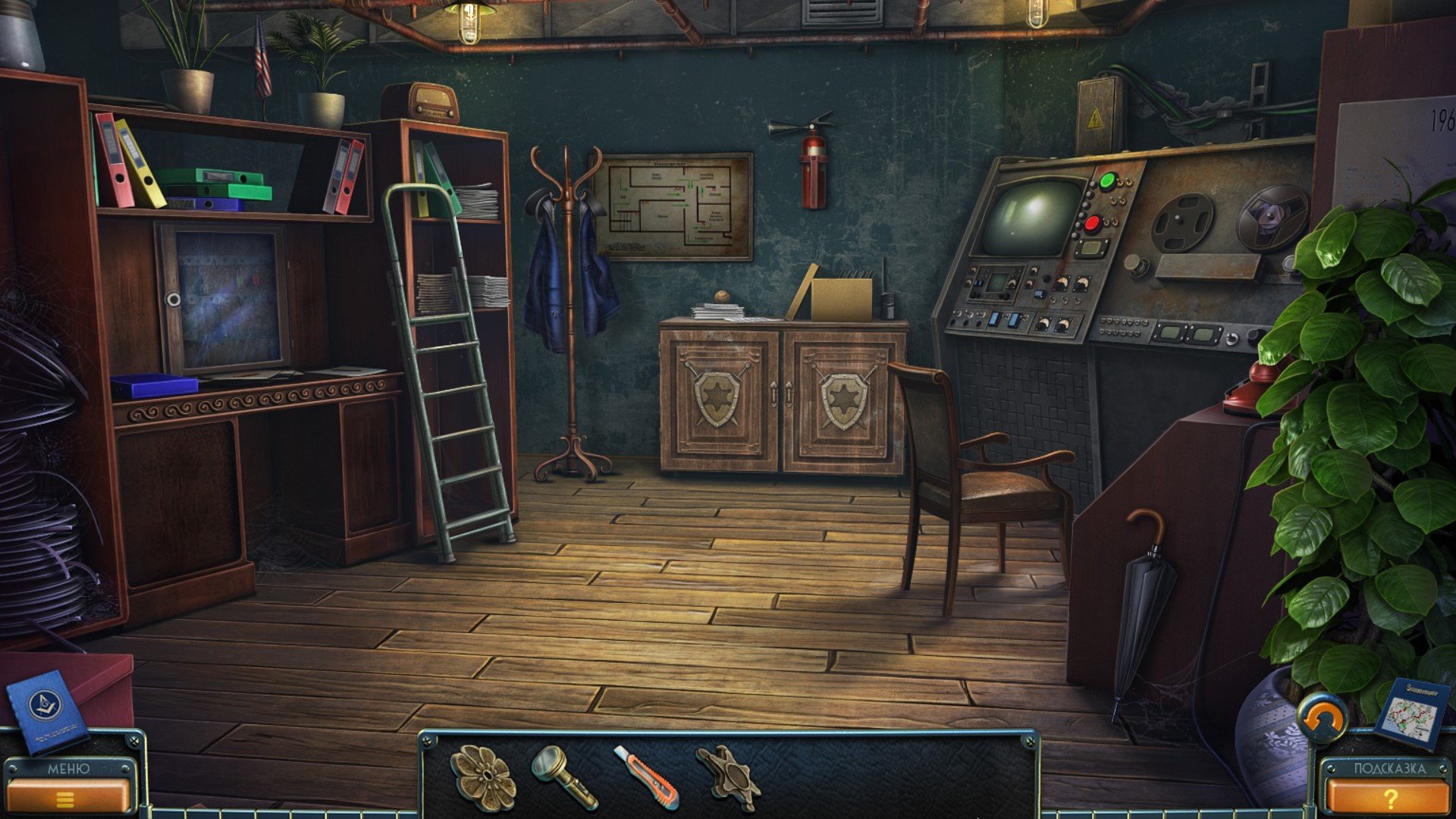
Task: Open the map booklet icon
Action: click(x=1408, y=714)
